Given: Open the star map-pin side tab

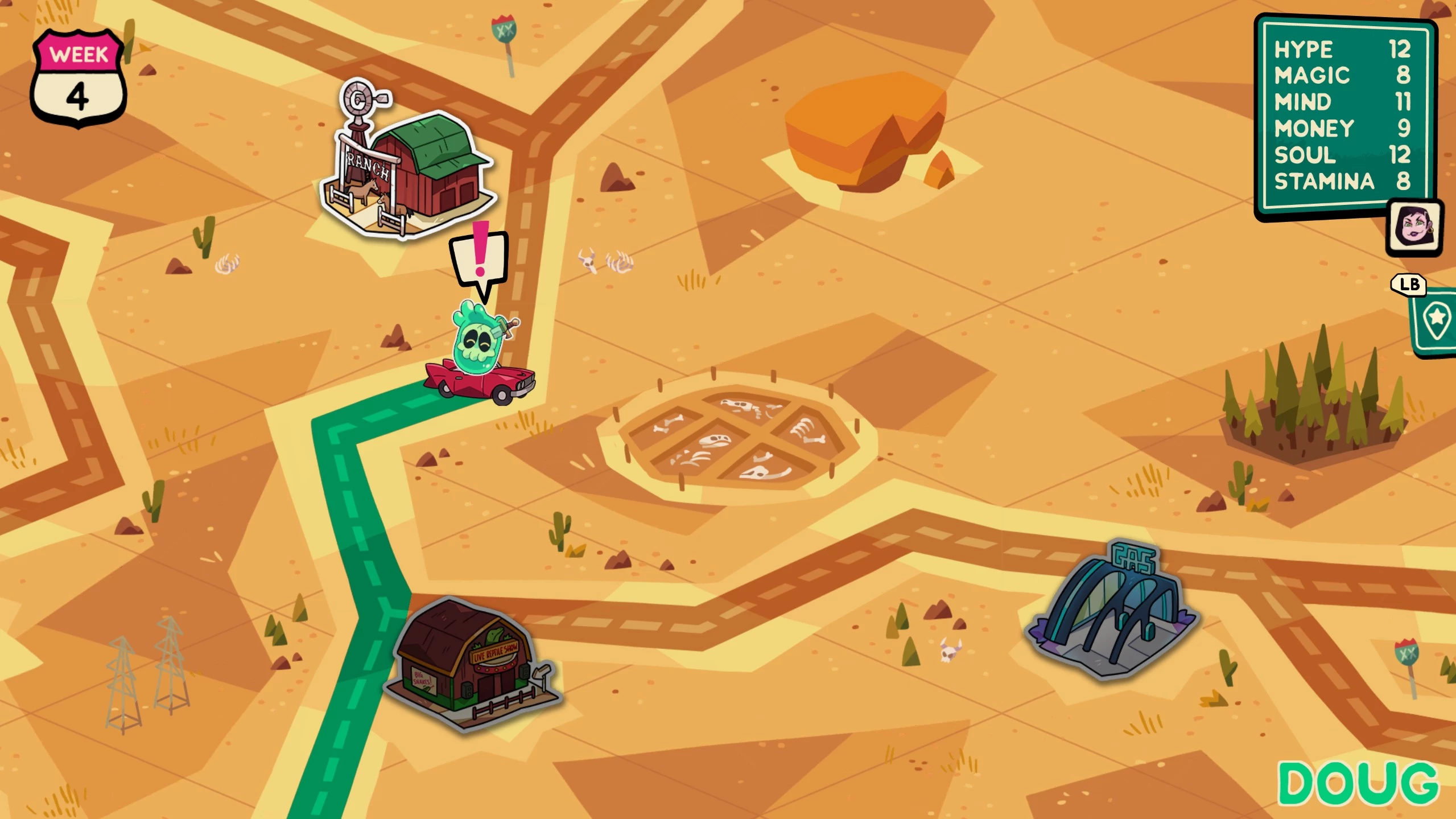Looking at the screenshot, I should coord(1436,321).
